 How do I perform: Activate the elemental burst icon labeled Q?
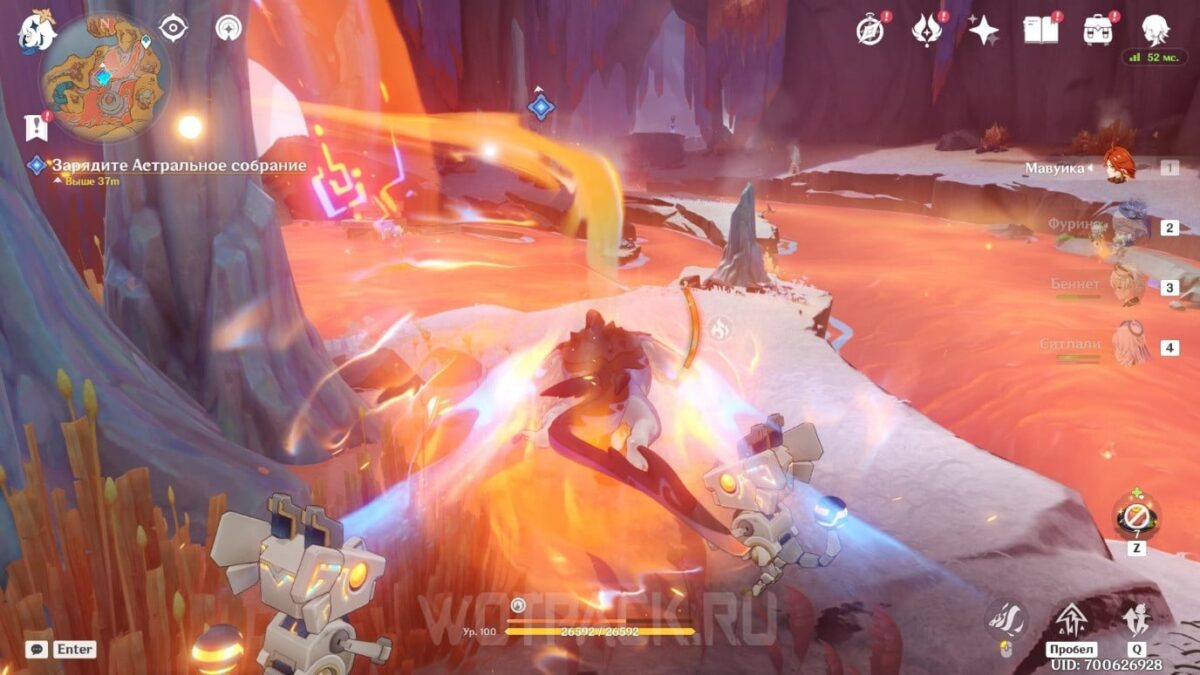coord(1136,622)
